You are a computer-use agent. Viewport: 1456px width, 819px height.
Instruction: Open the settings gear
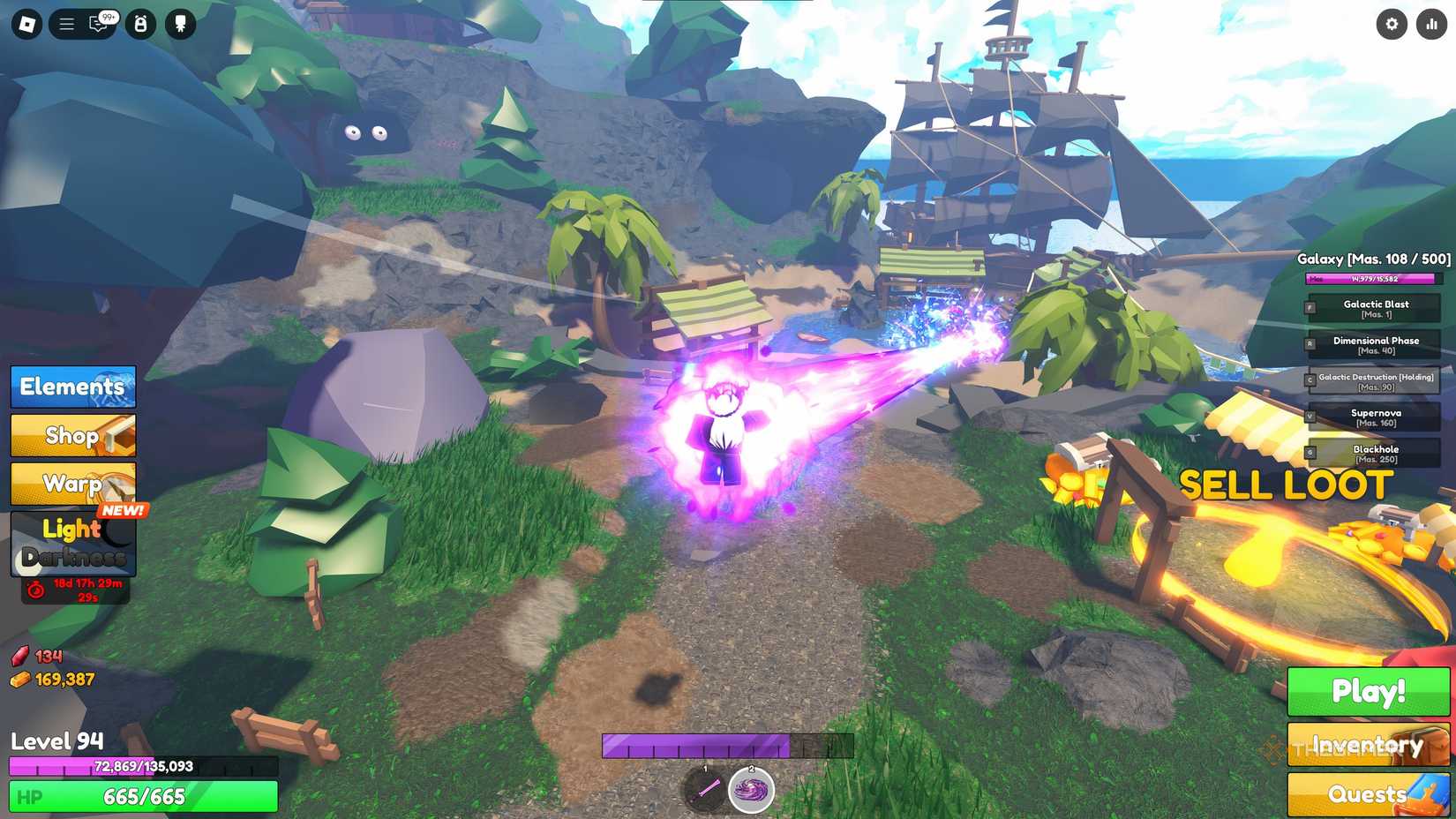click(x=1392, y=24)
